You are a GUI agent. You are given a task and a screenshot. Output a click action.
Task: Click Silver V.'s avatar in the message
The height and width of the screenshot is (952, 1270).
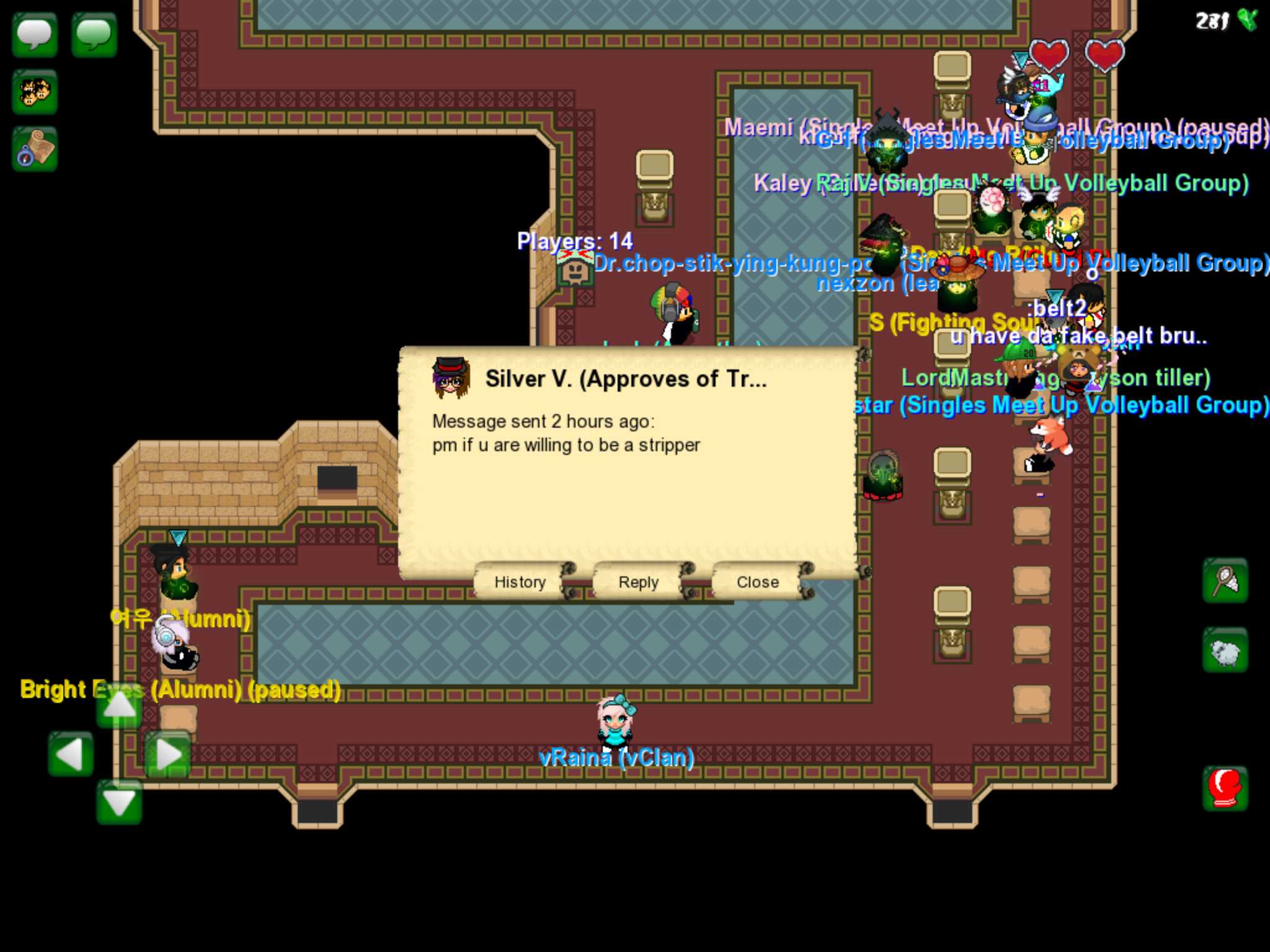click(x=451, y=377)
